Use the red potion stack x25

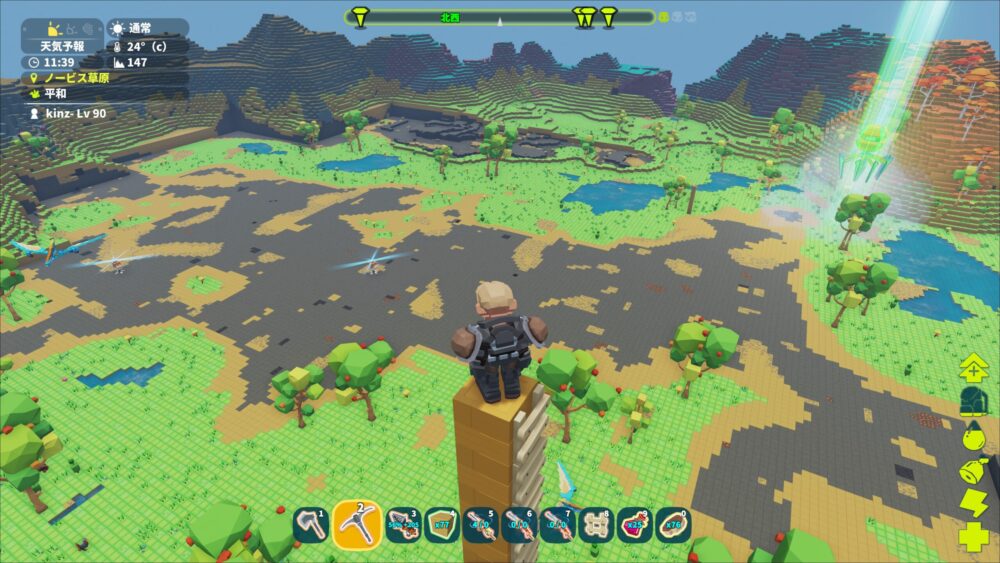(635, 525)
